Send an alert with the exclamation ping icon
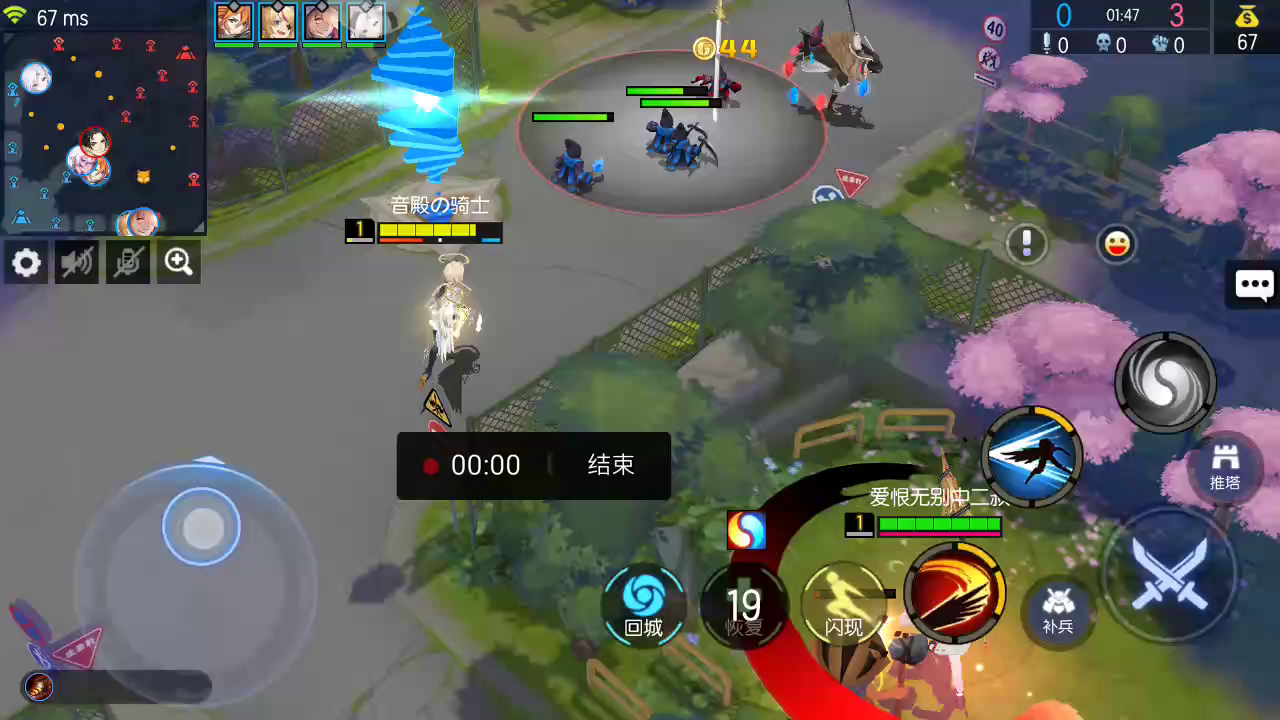This screenshot has height=720, width=1280. point(1026,244)
